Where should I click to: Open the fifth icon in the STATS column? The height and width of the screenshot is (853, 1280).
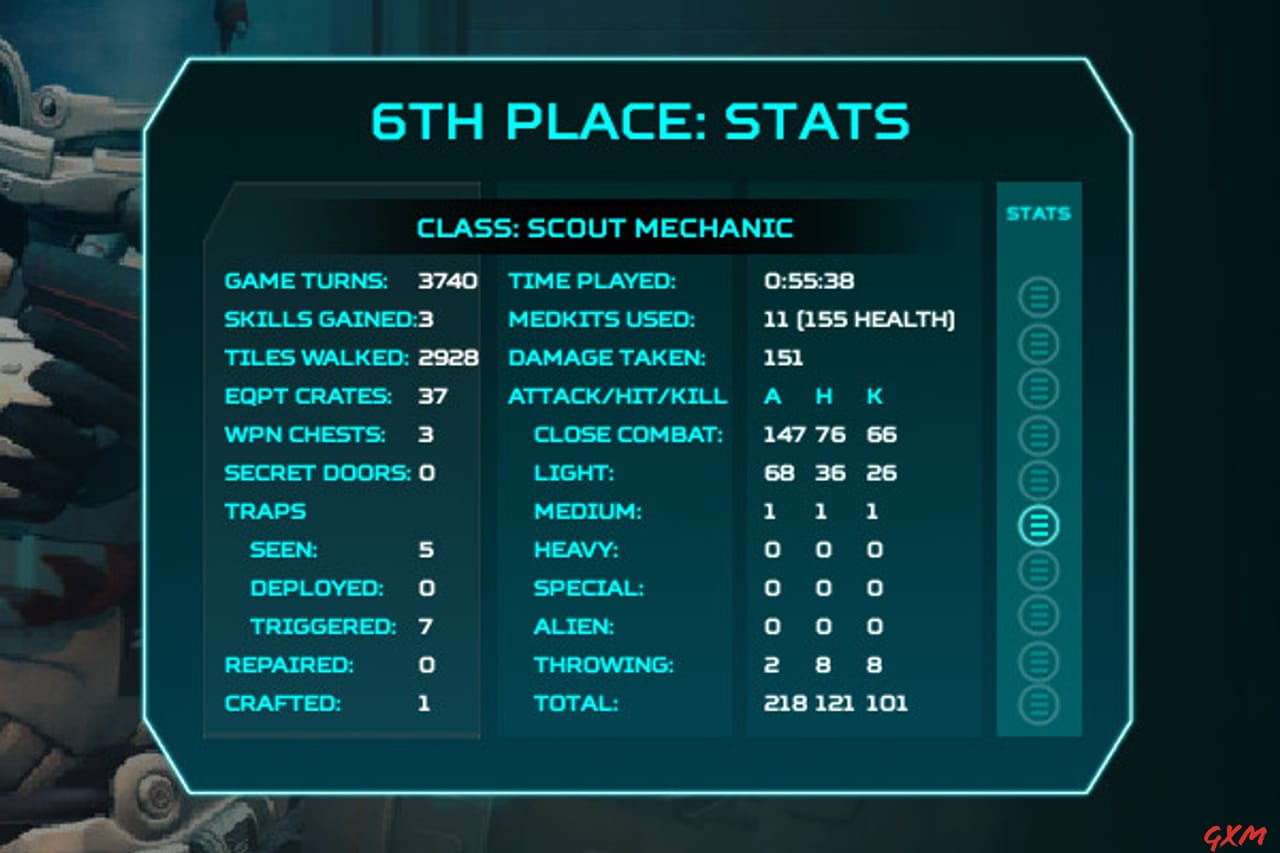click(1038, 478)
